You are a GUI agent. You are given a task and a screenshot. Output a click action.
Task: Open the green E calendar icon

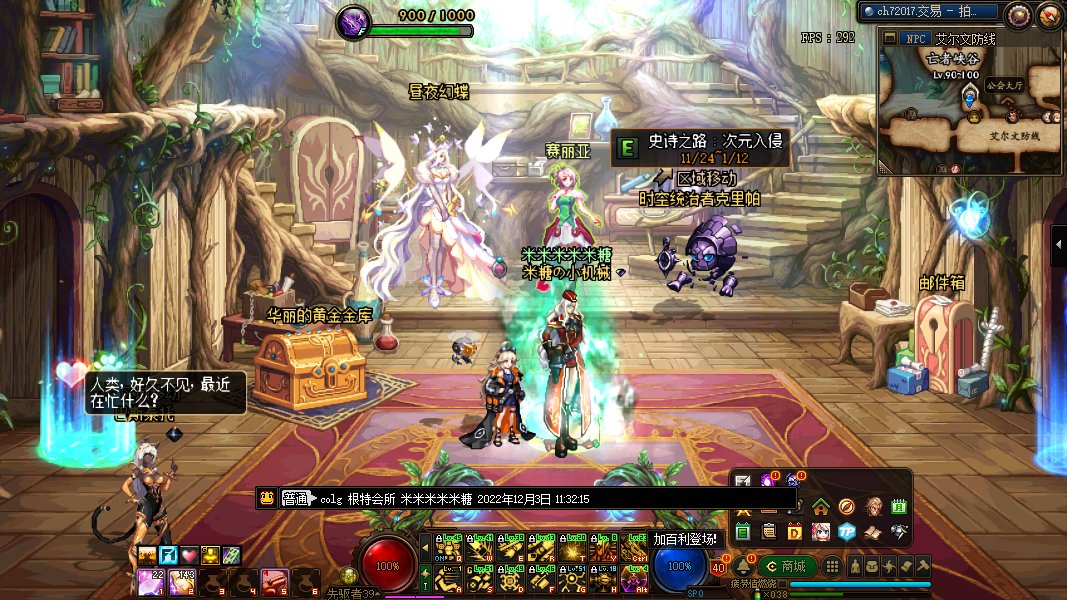pos(743,531)
